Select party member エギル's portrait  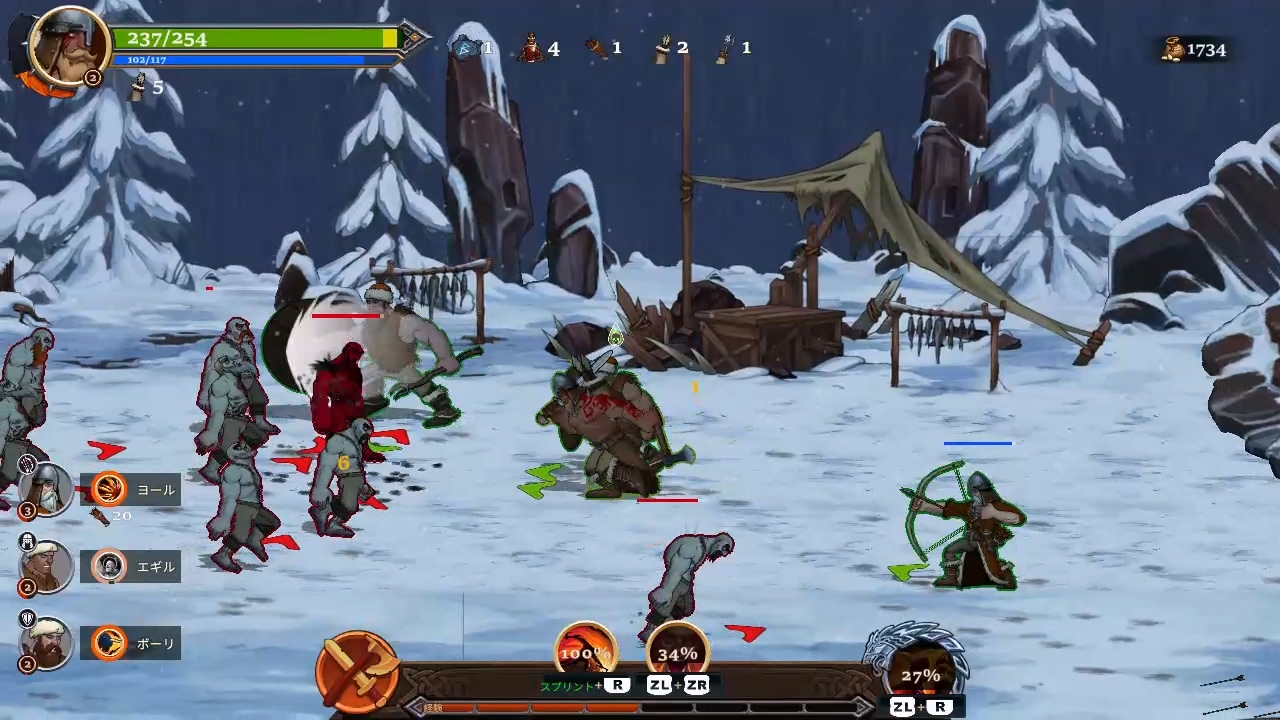[x=47, y=567]
